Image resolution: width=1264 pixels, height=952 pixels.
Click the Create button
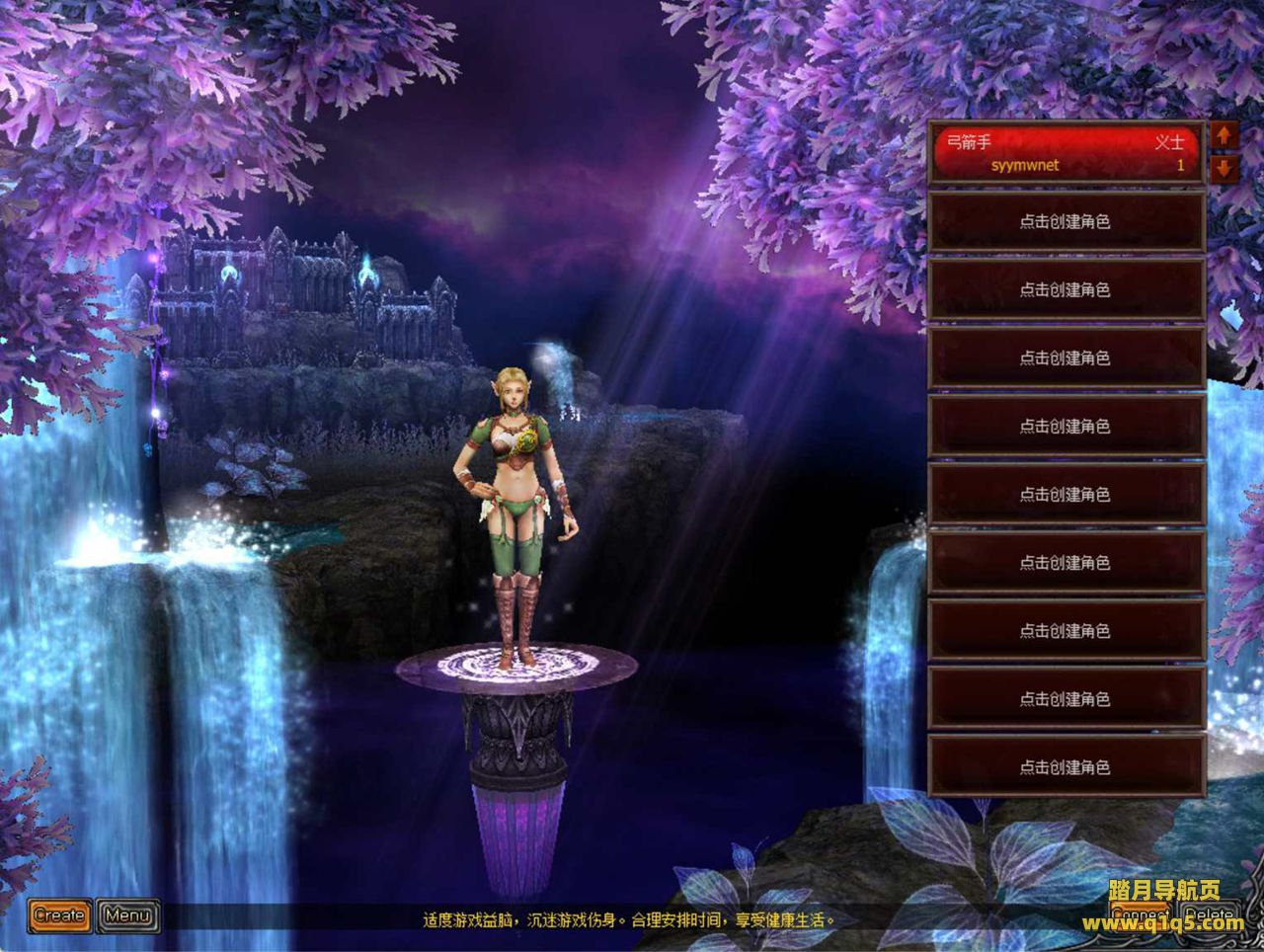(x=59, y=915)
